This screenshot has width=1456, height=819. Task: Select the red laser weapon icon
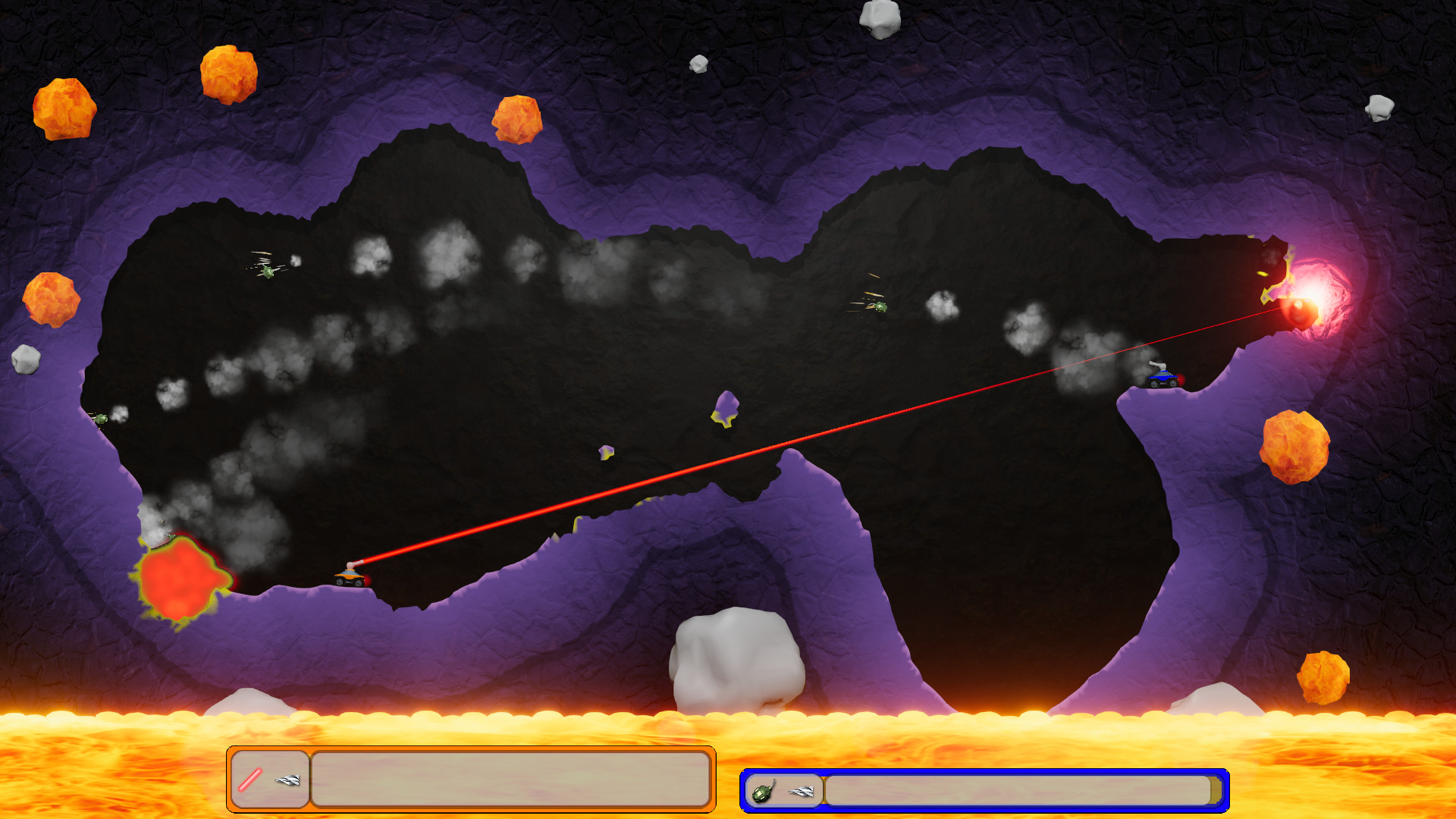[250, 780]
